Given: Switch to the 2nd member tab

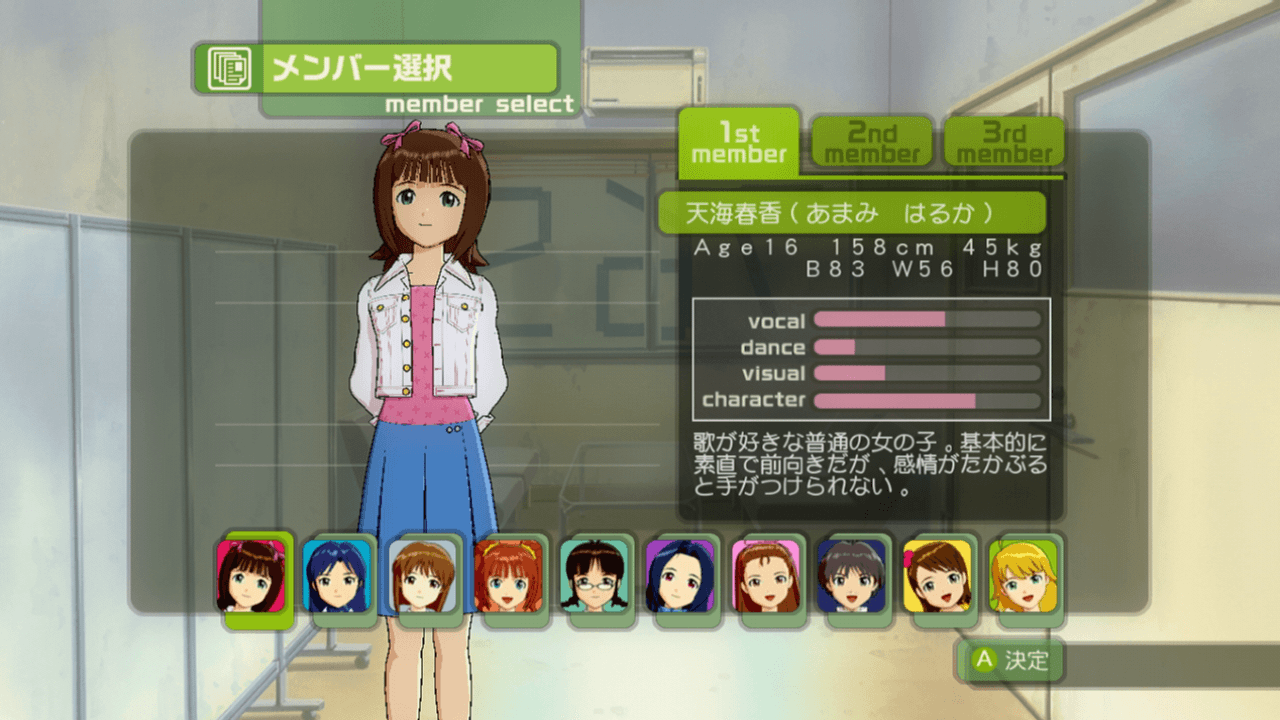Looking at the screenshot, I should pos(872,143).
